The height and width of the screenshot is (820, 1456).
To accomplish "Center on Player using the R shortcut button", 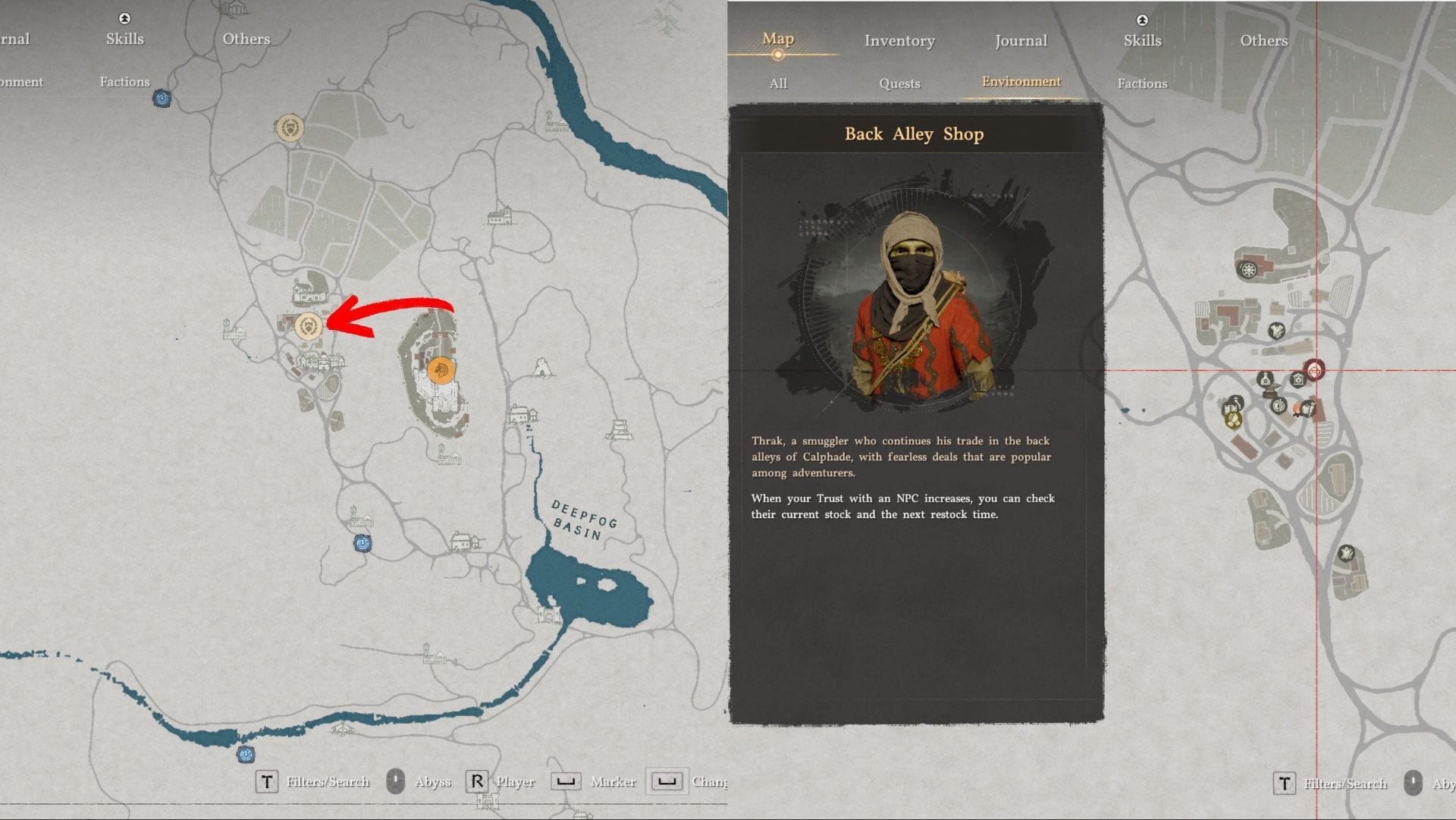I will tap(478, 781).
